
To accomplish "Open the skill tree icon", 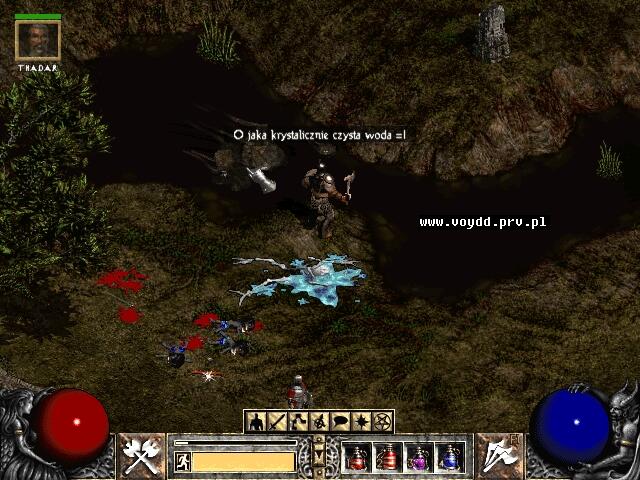I will pyautogui.click(x=298, y=421).
